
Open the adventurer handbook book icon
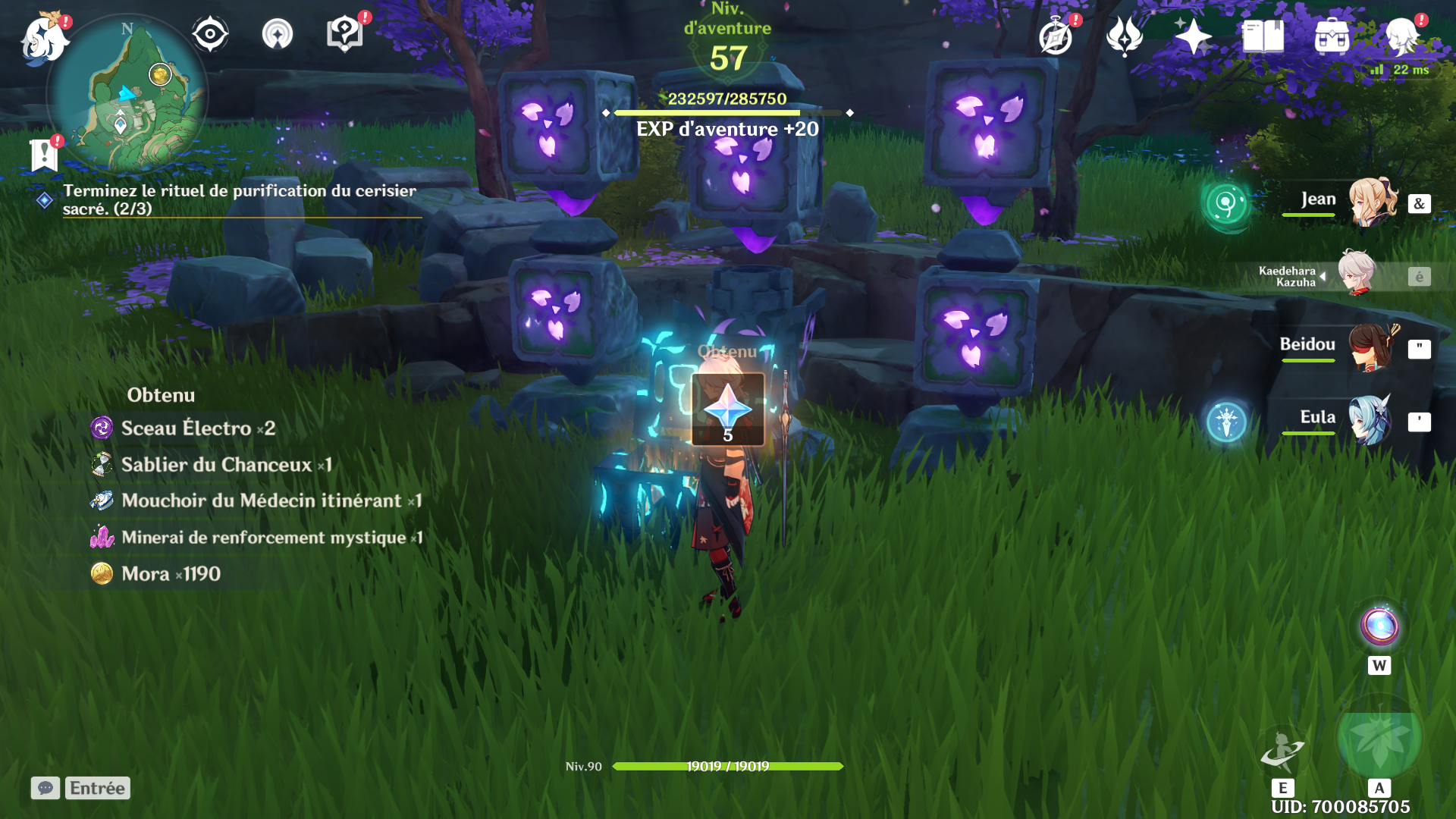pos(1263,36)
